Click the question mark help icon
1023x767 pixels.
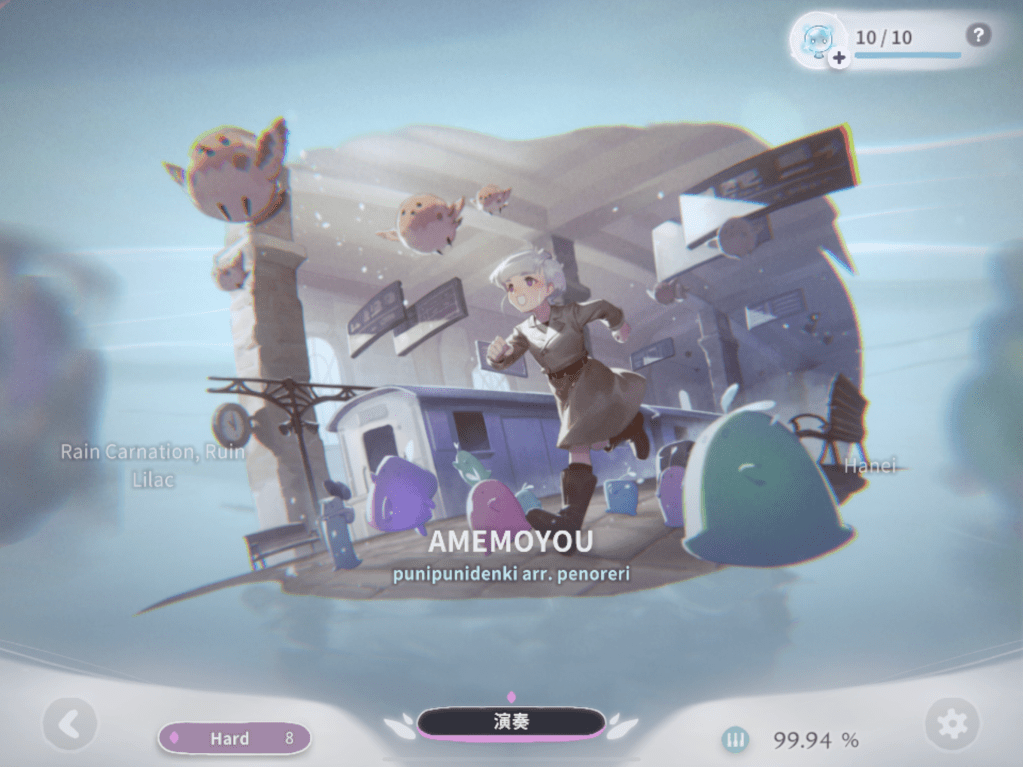pyautogui.click(x=978, y=36)
